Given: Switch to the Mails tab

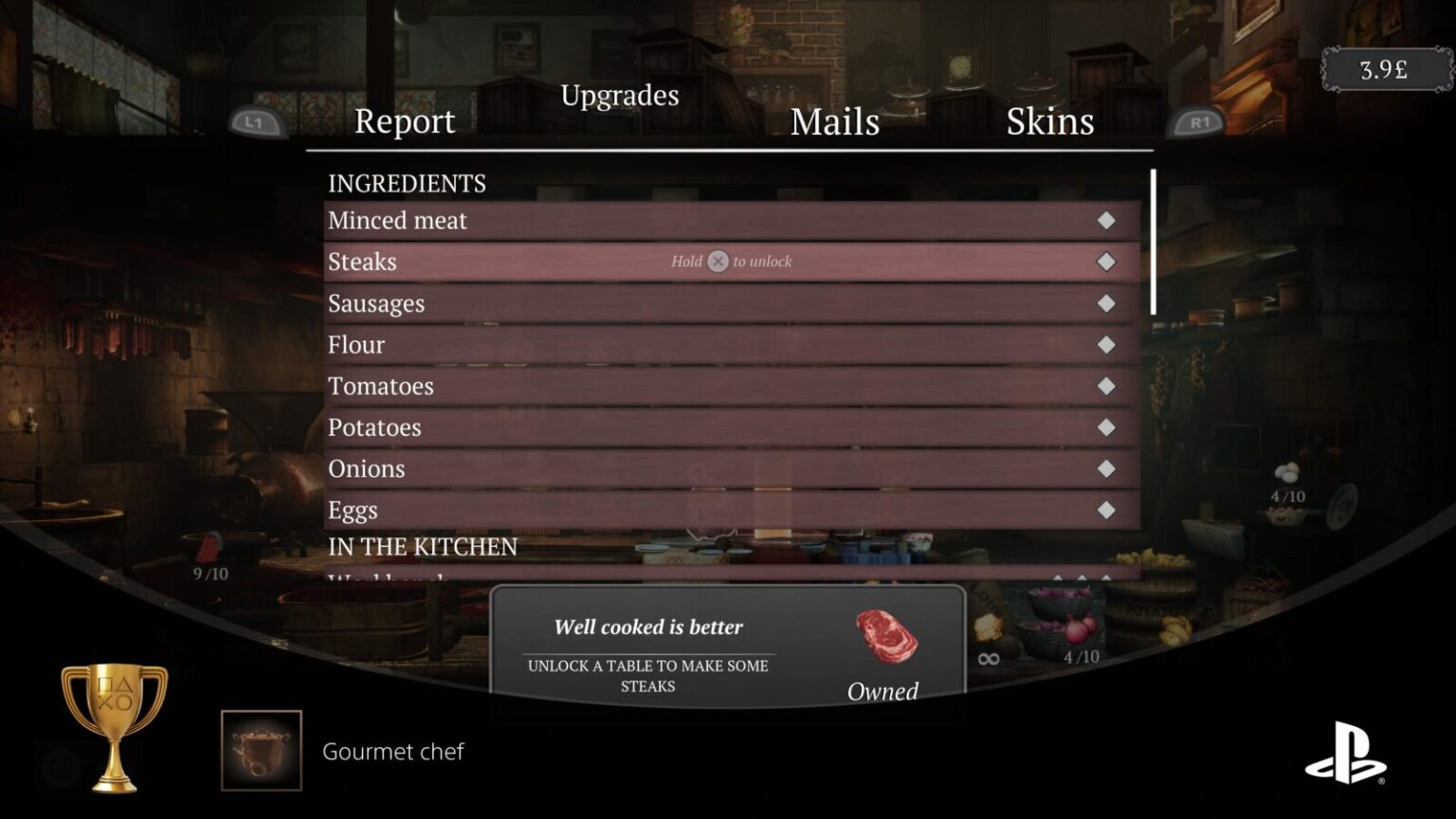Looking at the screenshot, I should (835, 121).
